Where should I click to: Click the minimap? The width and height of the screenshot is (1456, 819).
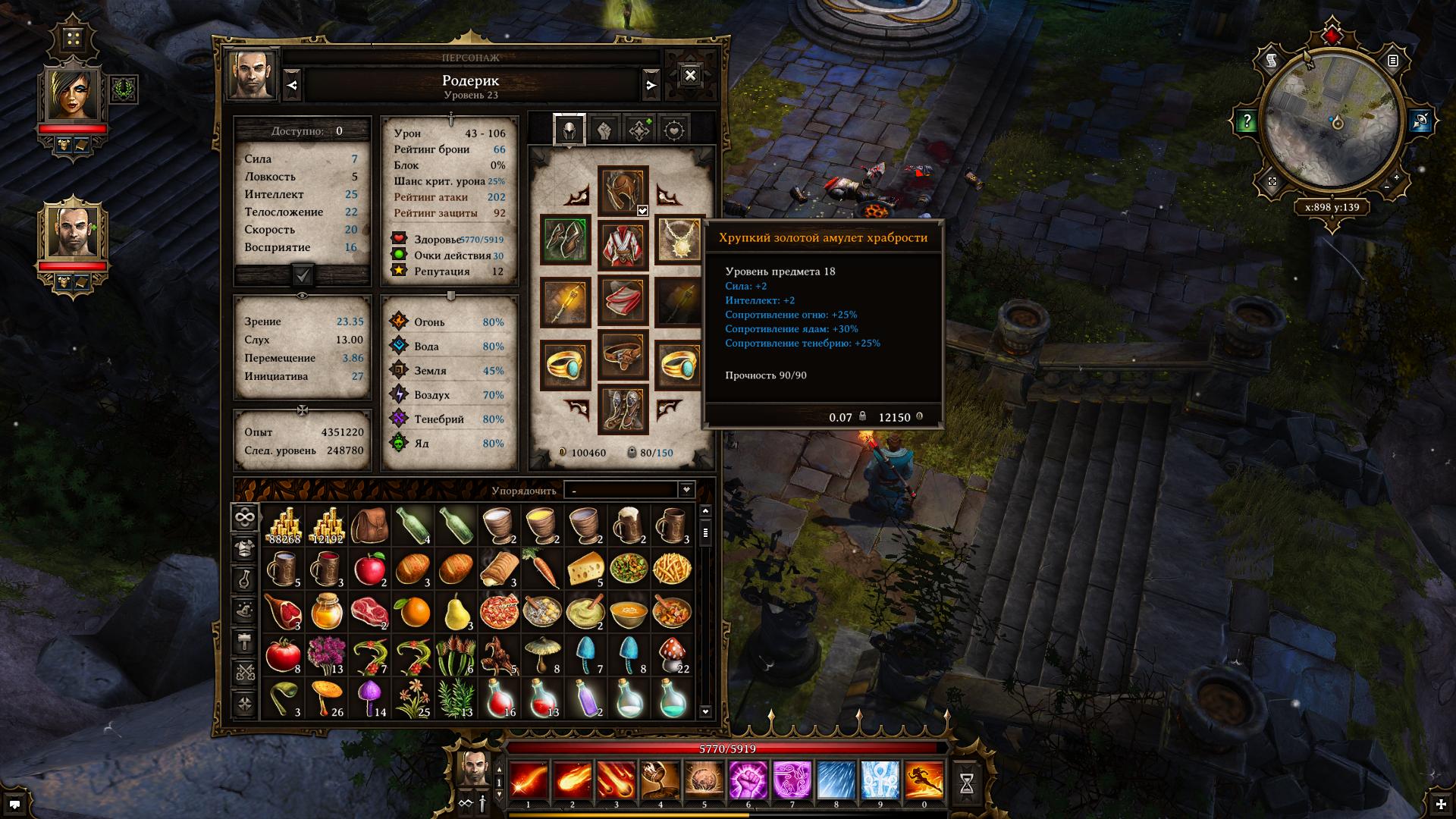1332,124
